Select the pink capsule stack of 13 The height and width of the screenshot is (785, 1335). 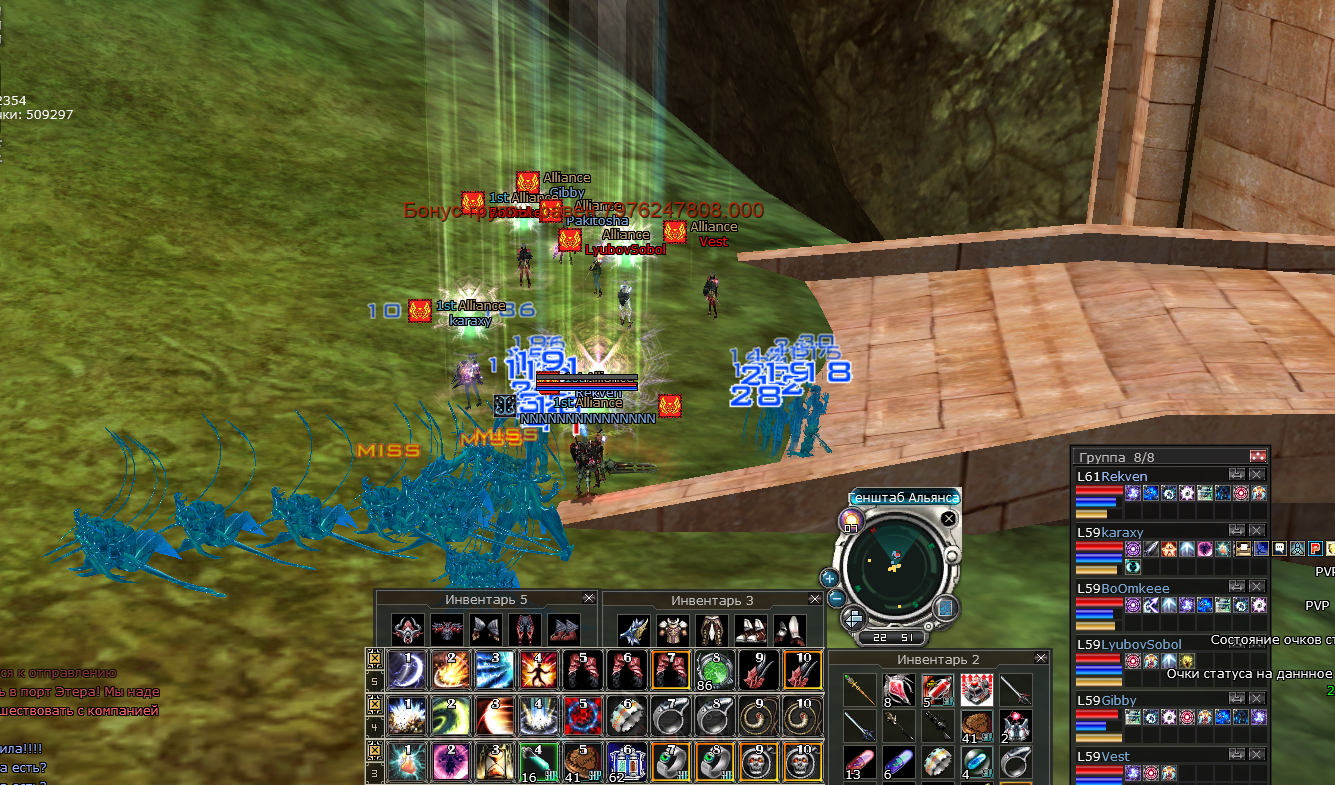coord(859,762)
